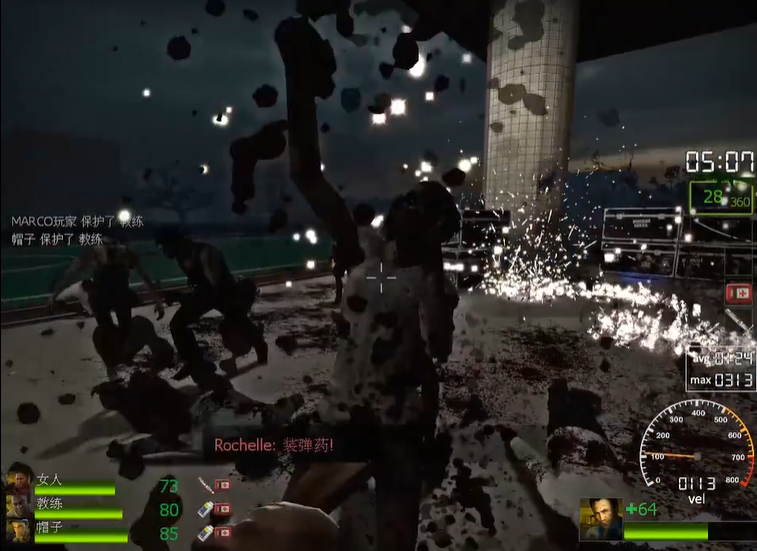Select 女人's adrenaline syringe icon
This screenshot has height=551, width=757.
(204, 485)
